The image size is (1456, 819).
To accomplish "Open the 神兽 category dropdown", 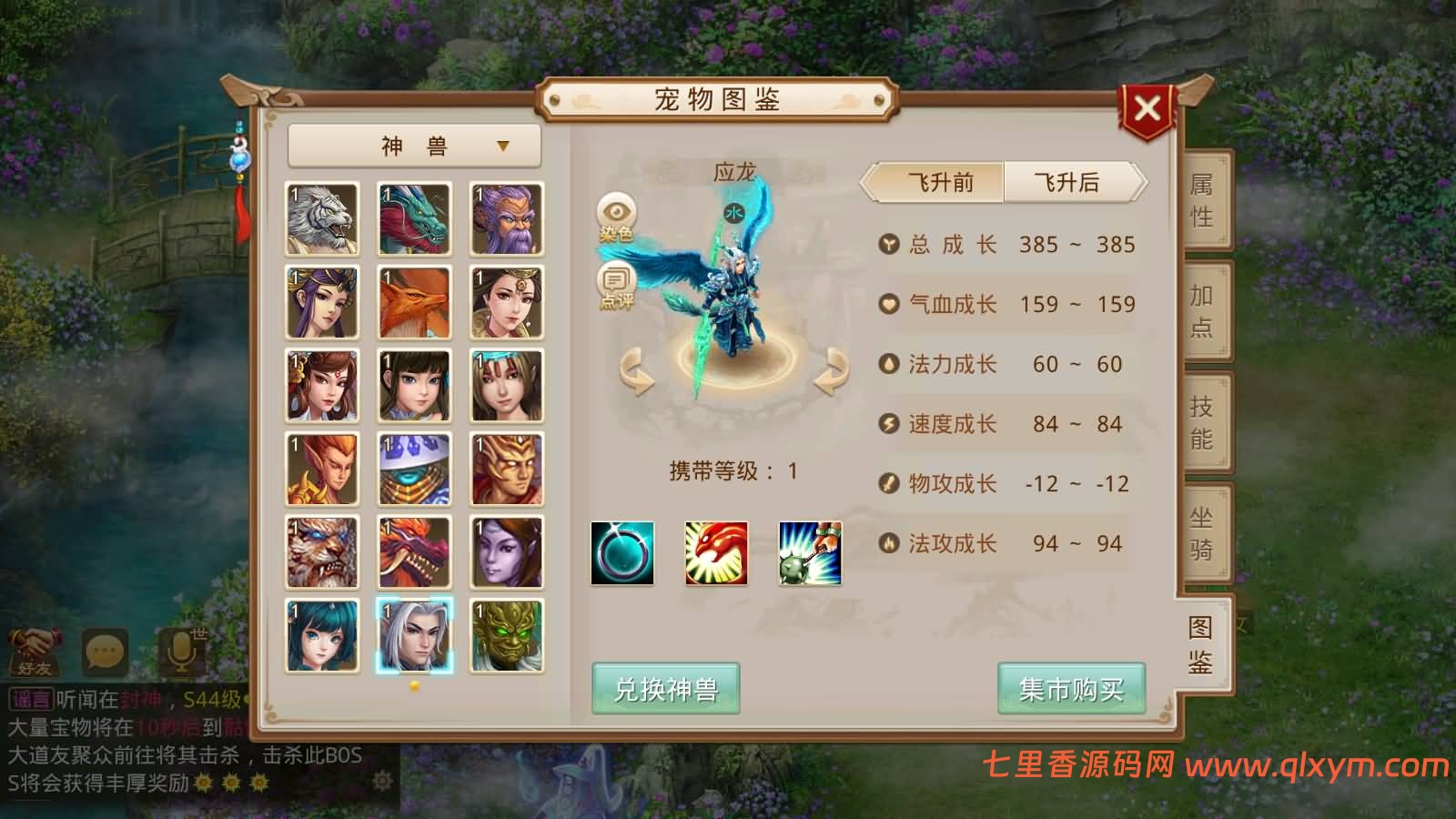I will pyautogui.click(x=417, y=146).
